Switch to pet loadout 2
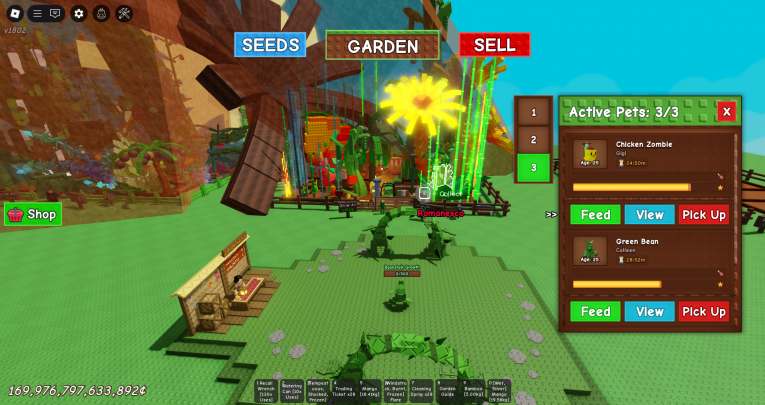The width and height of the screenshot is (765, 405). coord(533,140)
